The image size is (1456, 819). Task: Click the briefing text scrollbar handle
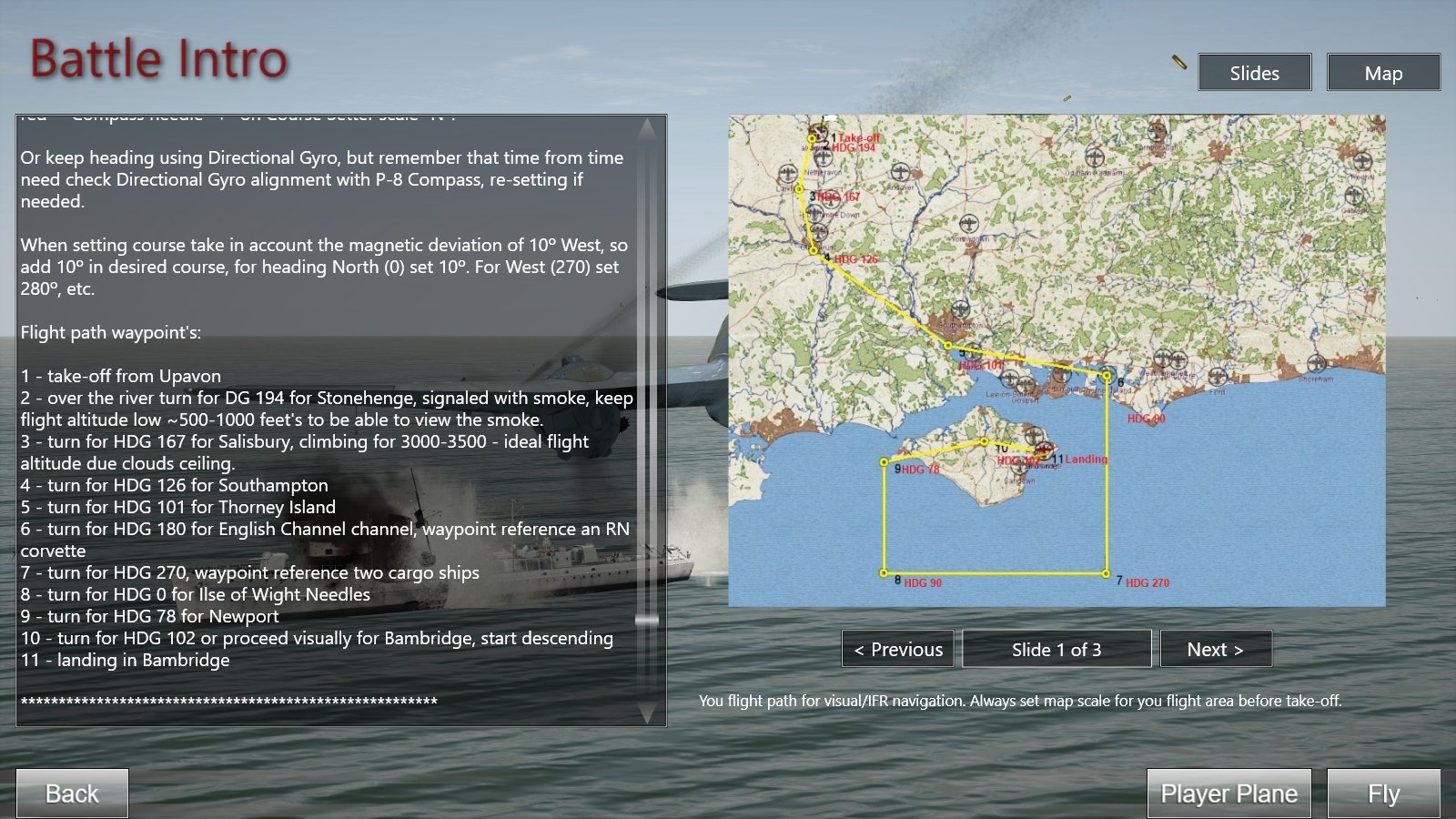pos(647,620)
